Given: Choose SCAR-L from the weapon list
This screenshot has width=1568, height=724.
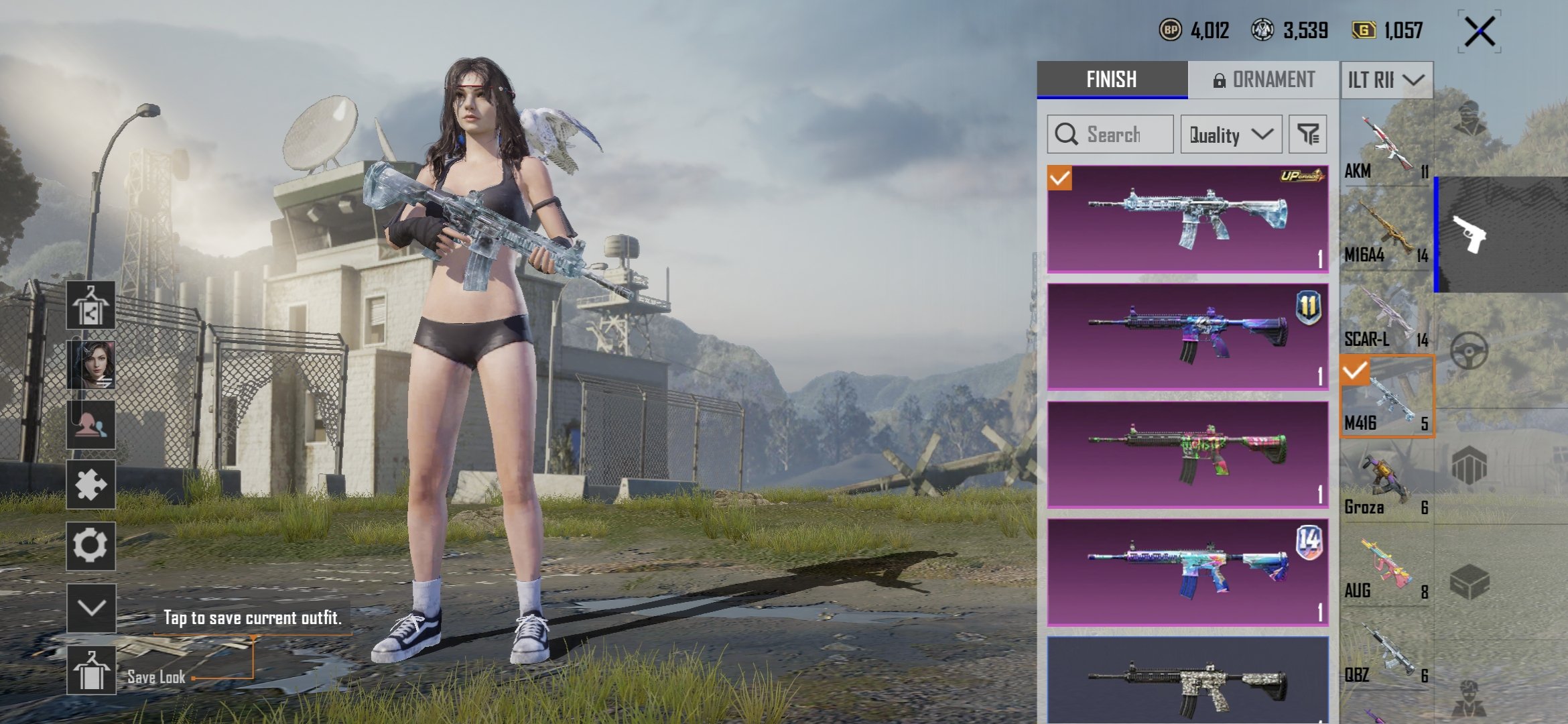Looking at the screenshot, I should pyautogui.click(x=1386, y=314).
